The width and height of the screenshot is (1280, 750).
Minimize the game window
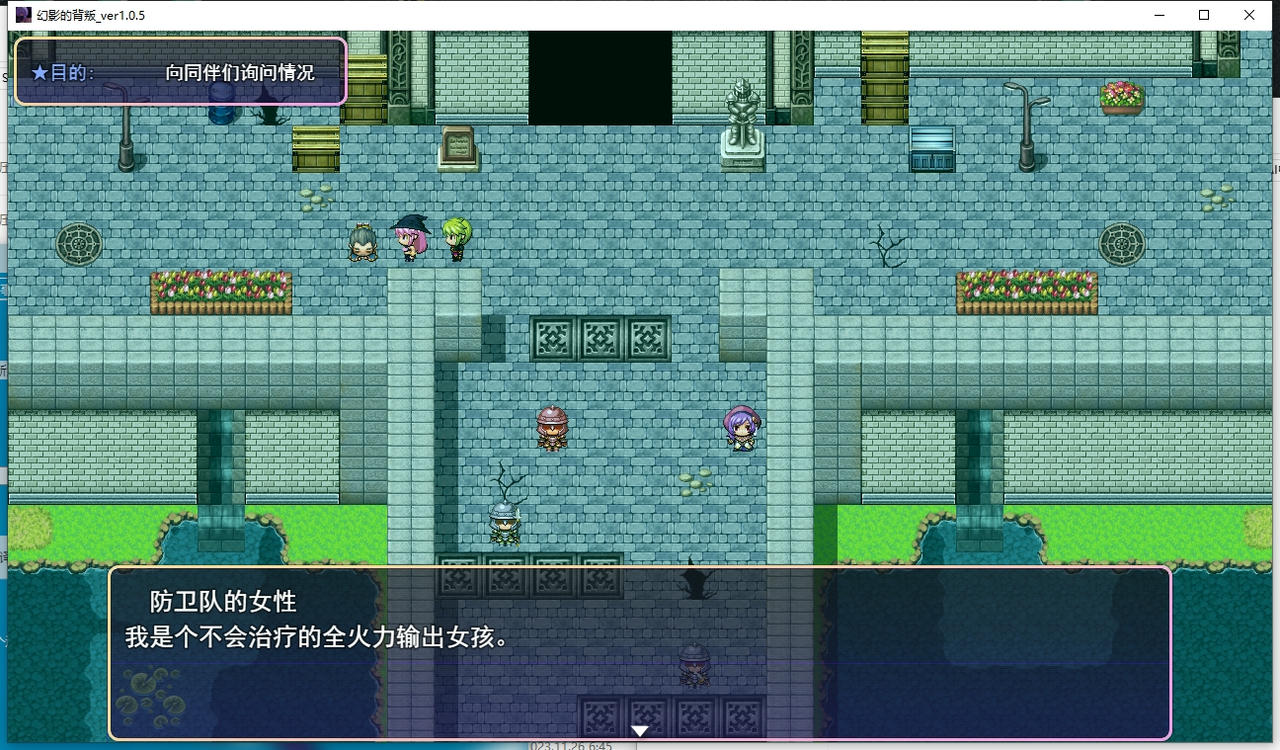click(1160, 15)
